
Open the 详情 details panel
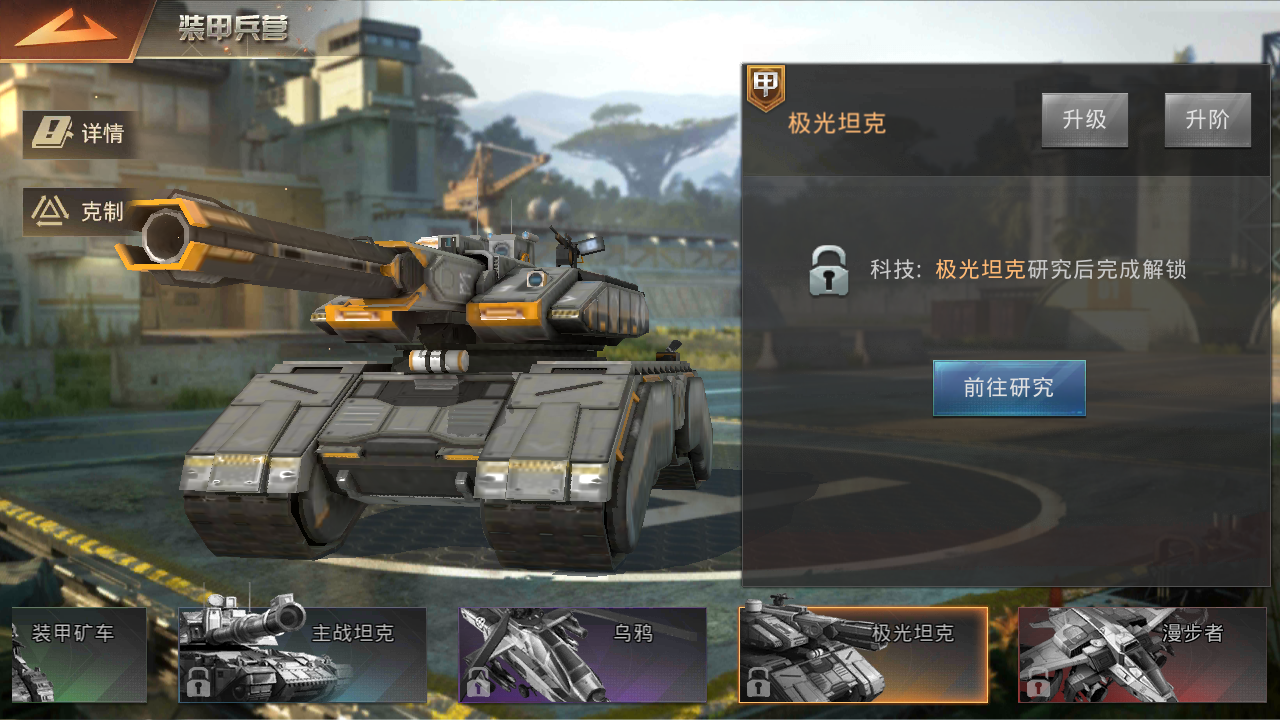(80, 134)
